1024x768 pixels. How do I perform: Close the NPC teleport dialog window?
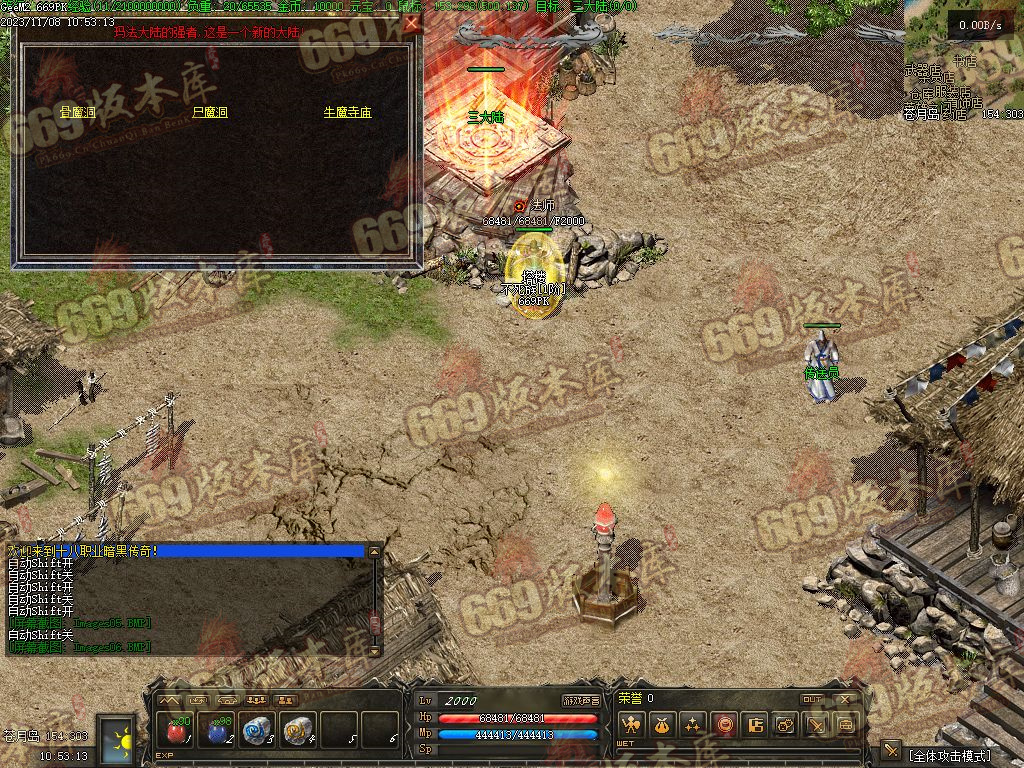click(x=411, y=22)
